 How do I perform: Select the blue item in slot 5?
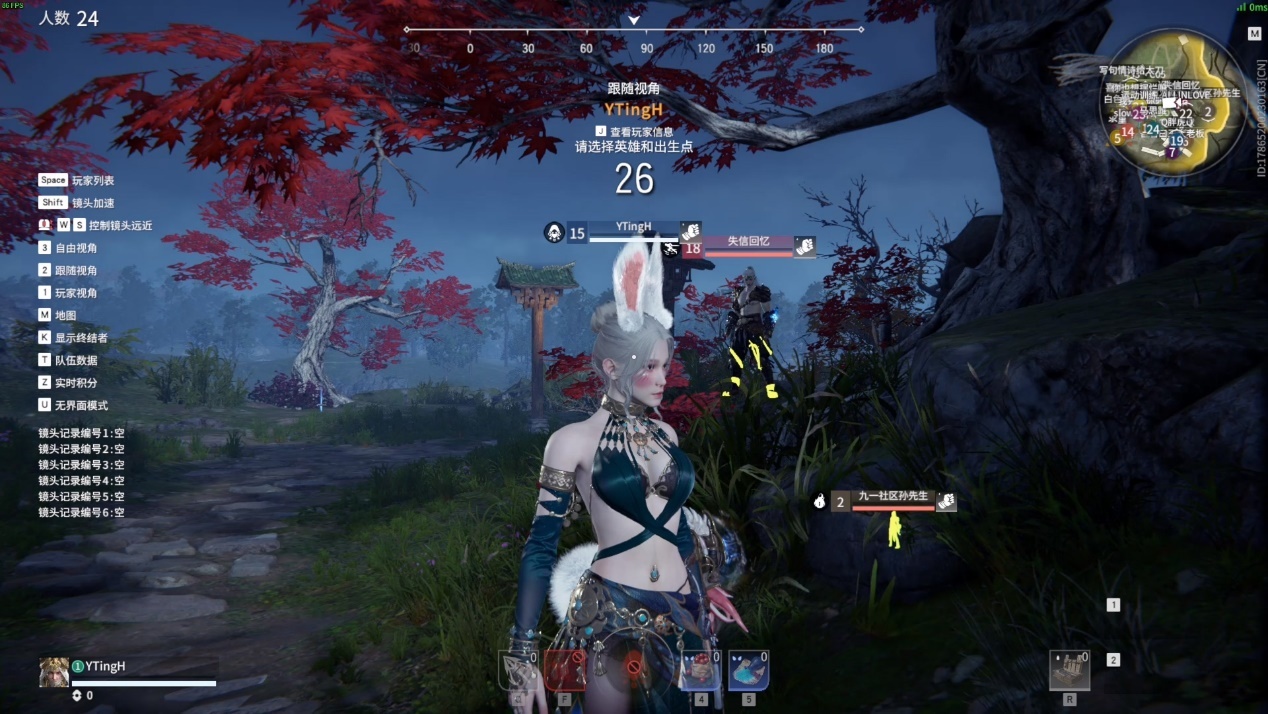(747, 670)
